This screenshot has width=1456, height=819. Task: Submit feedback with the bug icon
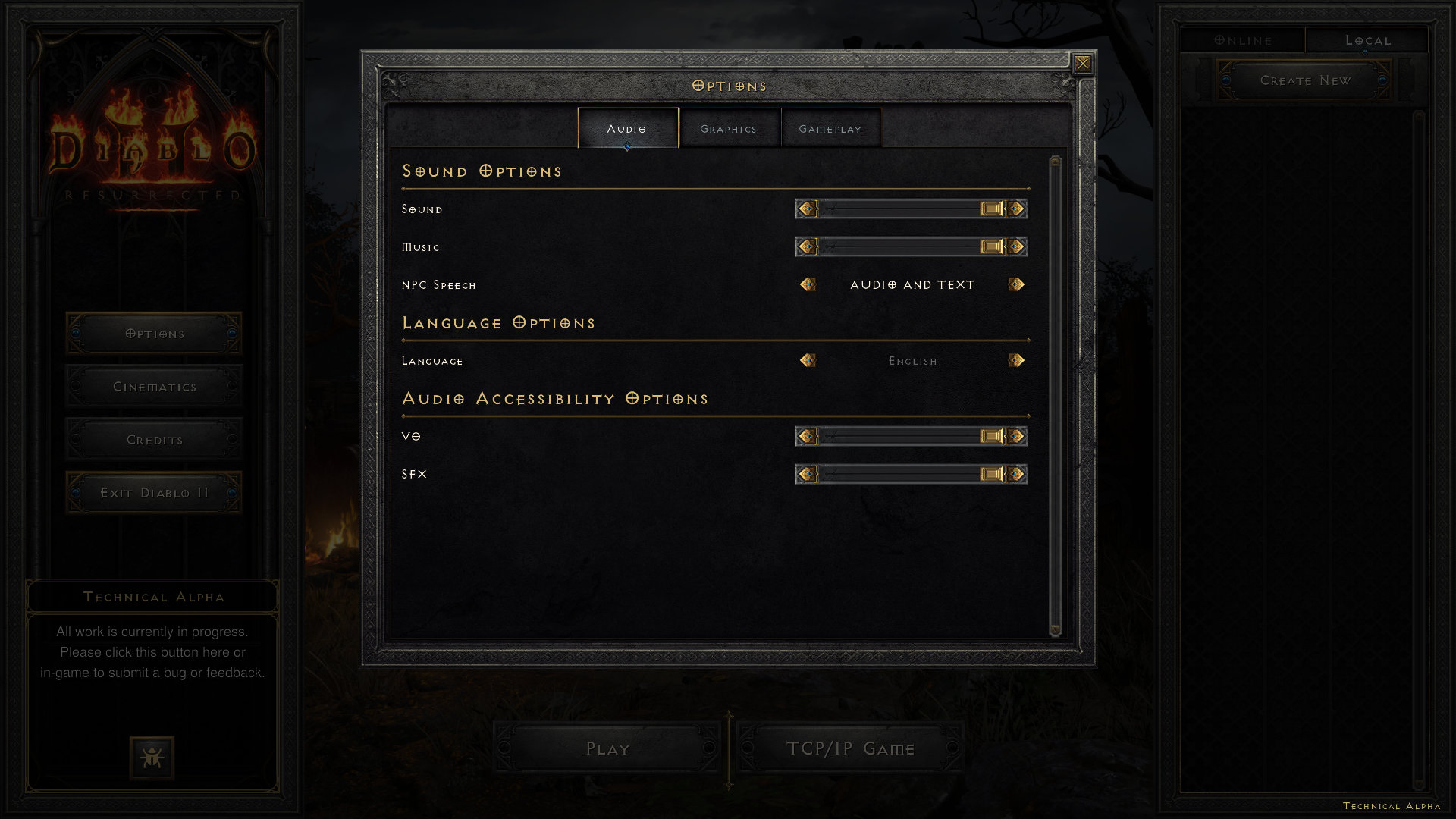point(152,757)
